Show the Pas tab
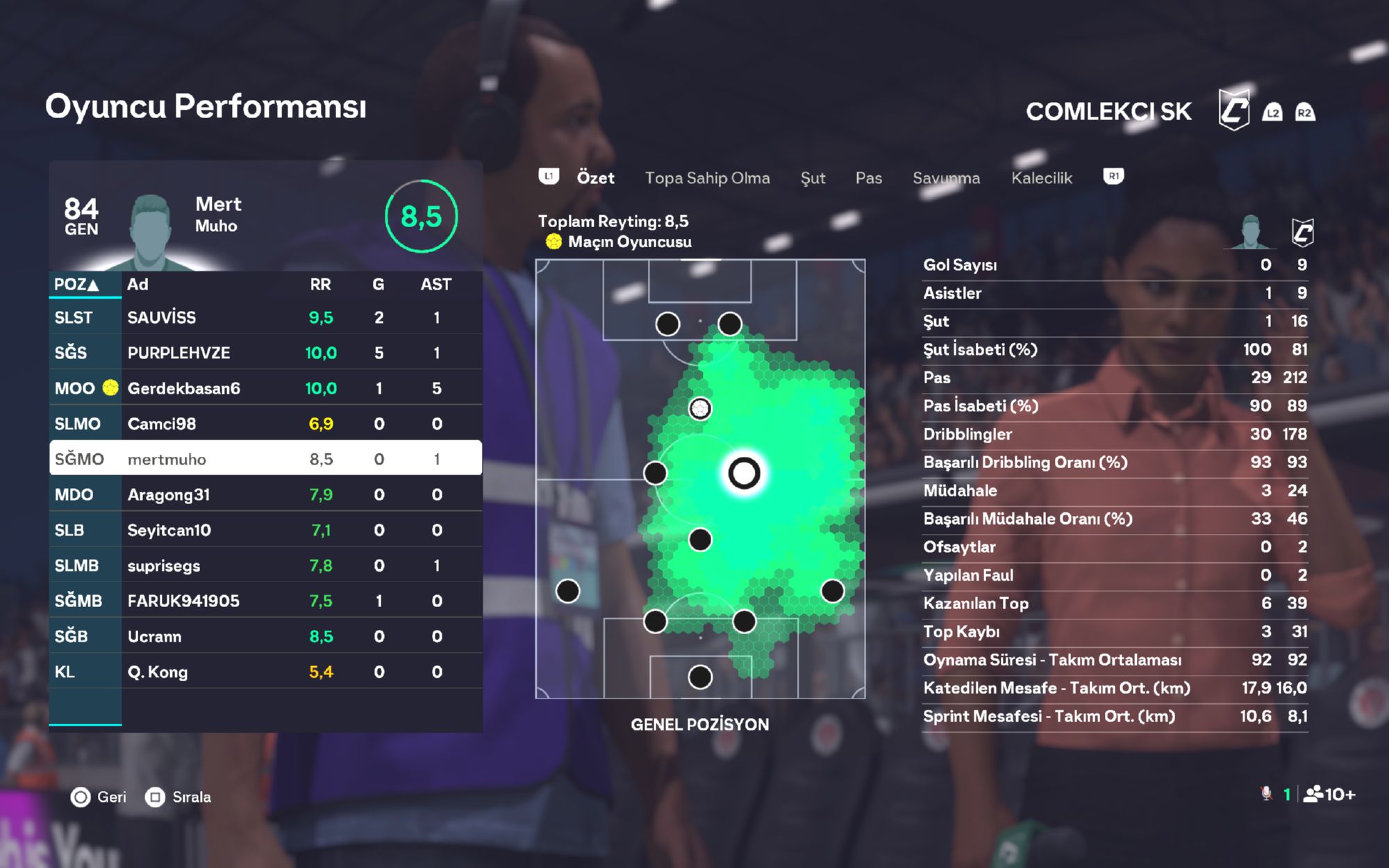 pos(868,178)
